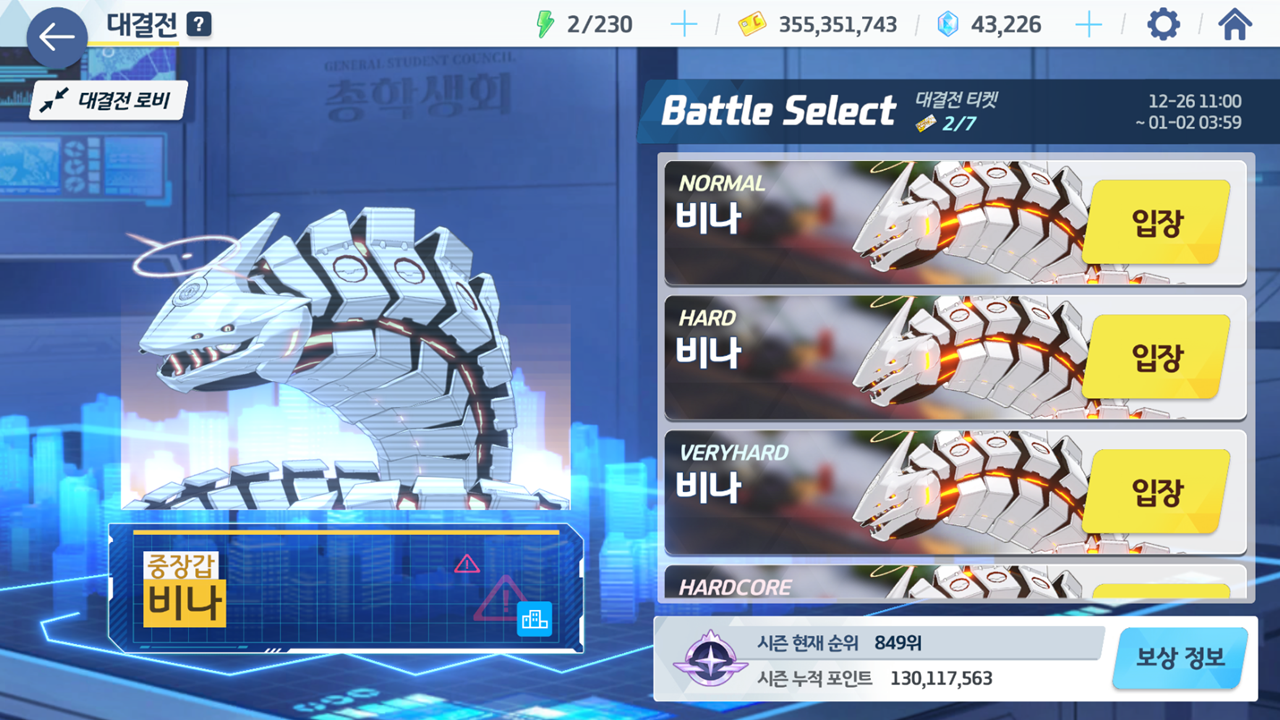Open the 대결전 로비 button
Image resolution: width=1280 pixels, height=720 pixels.
(x=109, y=100)
